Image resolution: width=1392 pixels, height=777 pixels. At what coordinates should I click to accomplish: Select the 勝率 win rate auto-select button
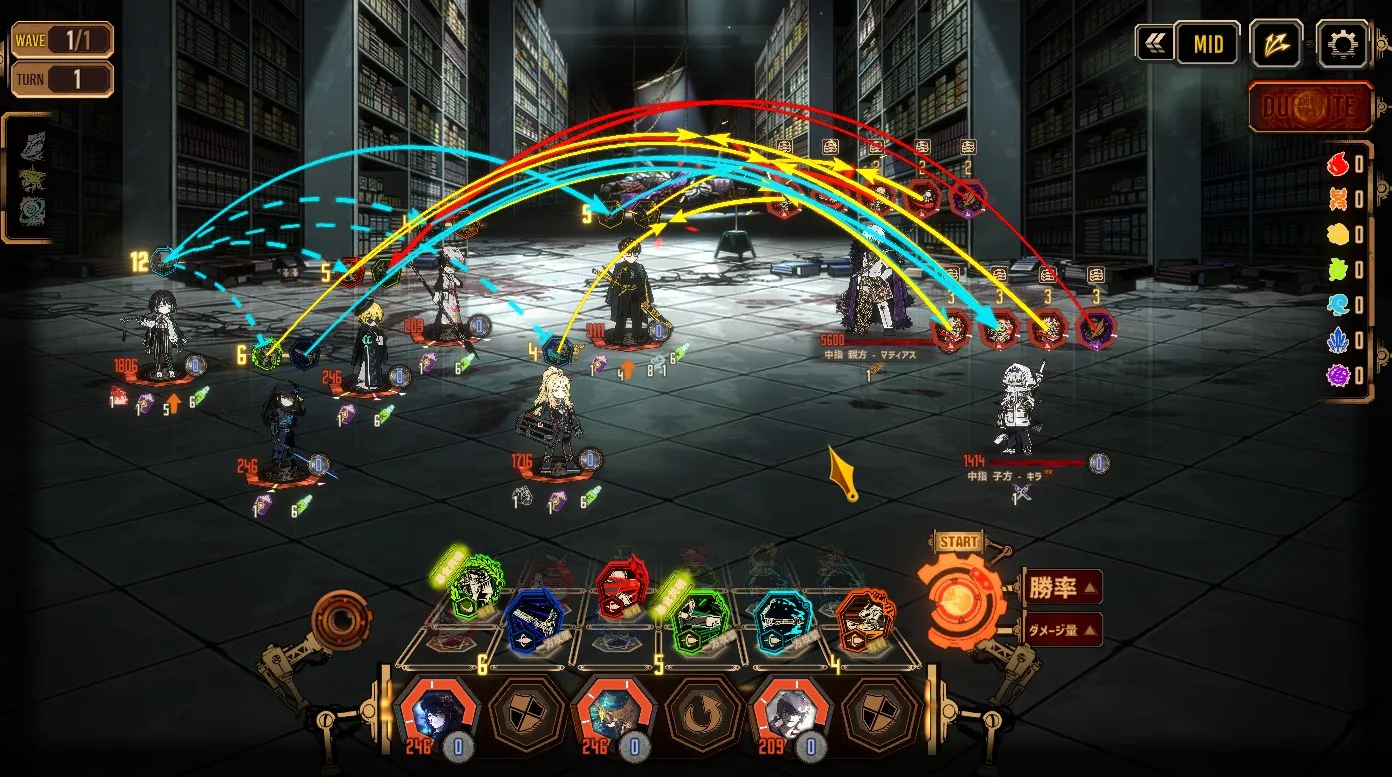[x=1062, y=587]
